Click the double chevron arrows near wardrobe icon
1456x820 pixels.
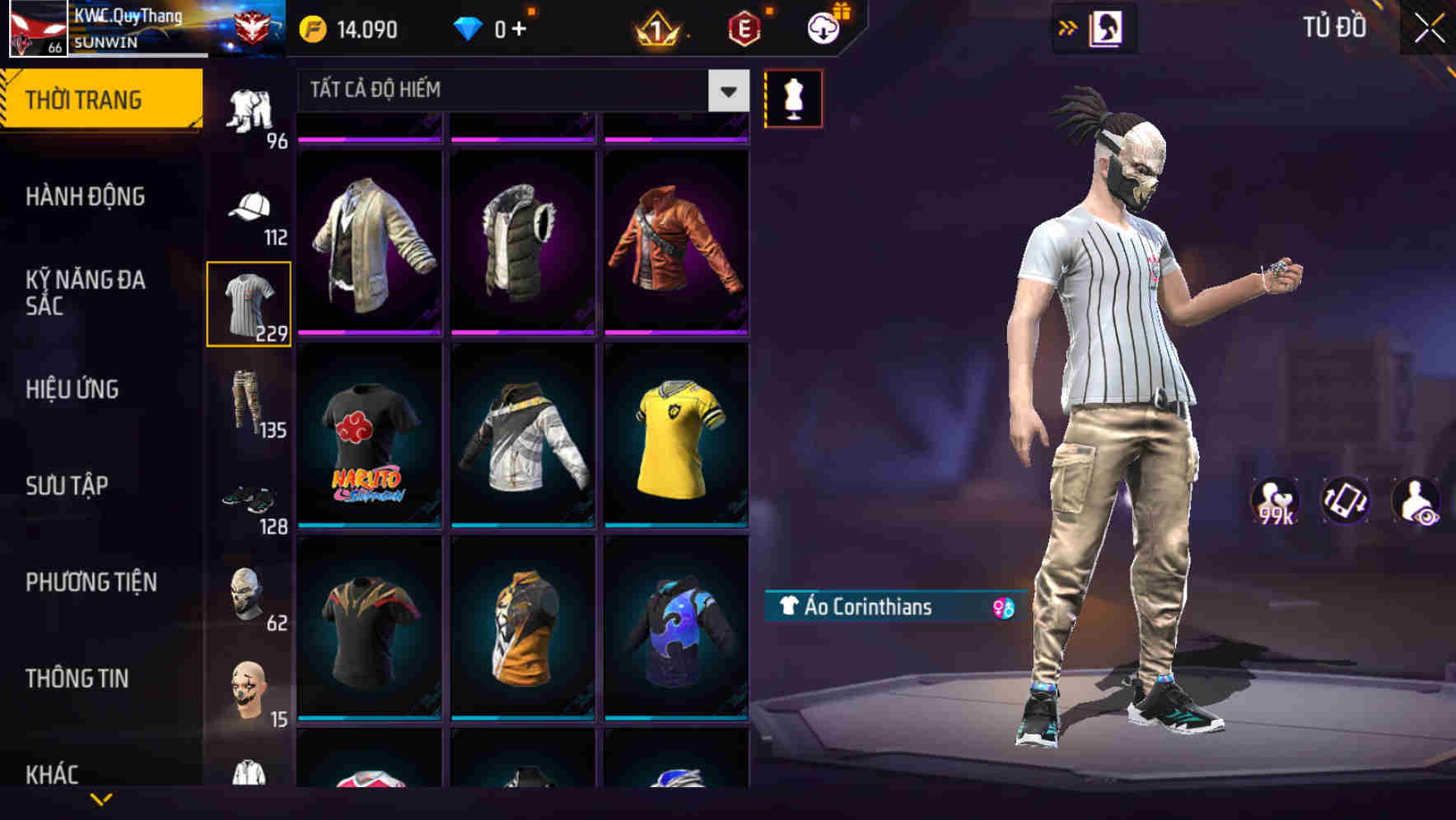1067,26
